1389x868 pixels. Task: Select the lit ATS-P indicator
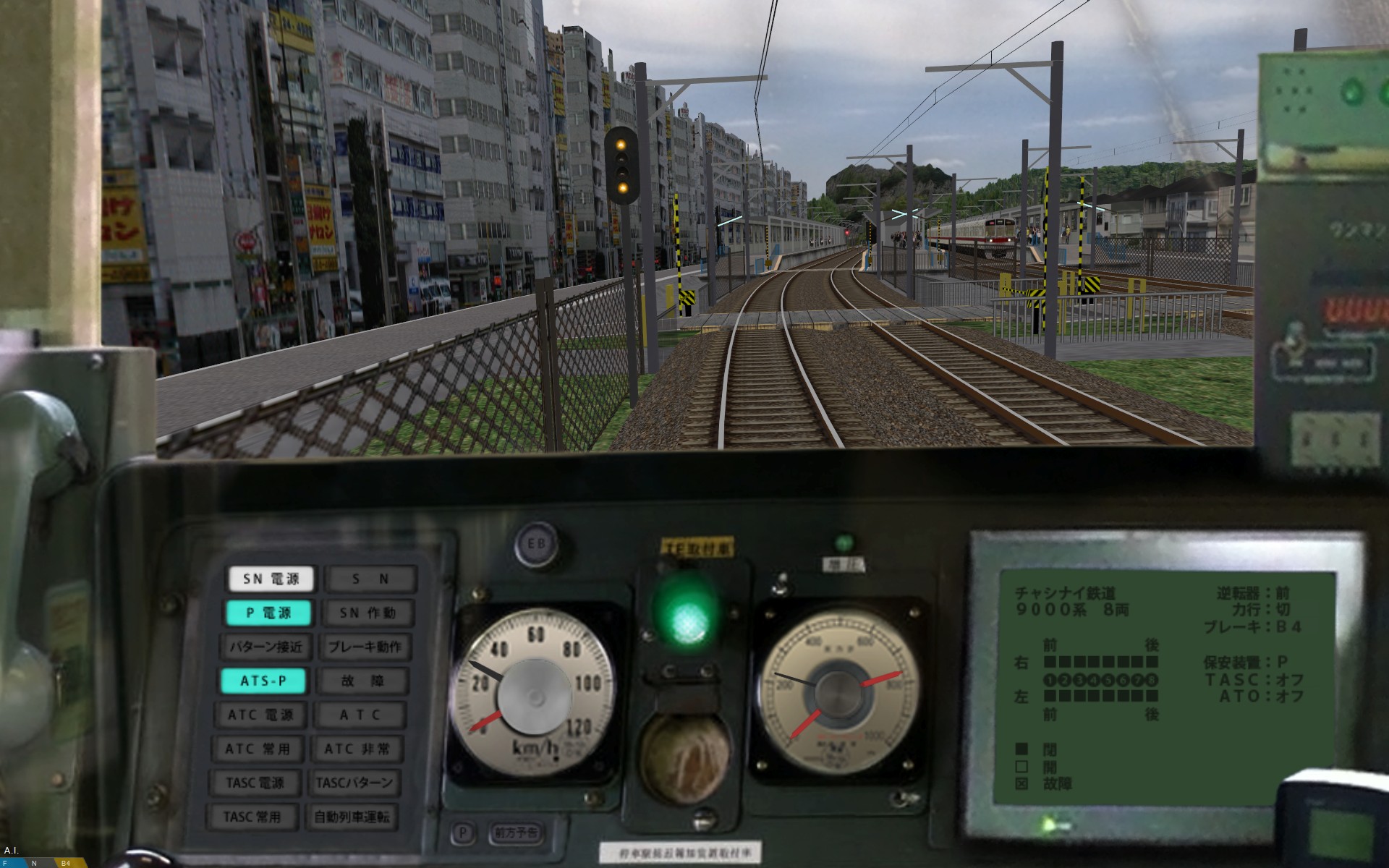click(x=263, y=681)
